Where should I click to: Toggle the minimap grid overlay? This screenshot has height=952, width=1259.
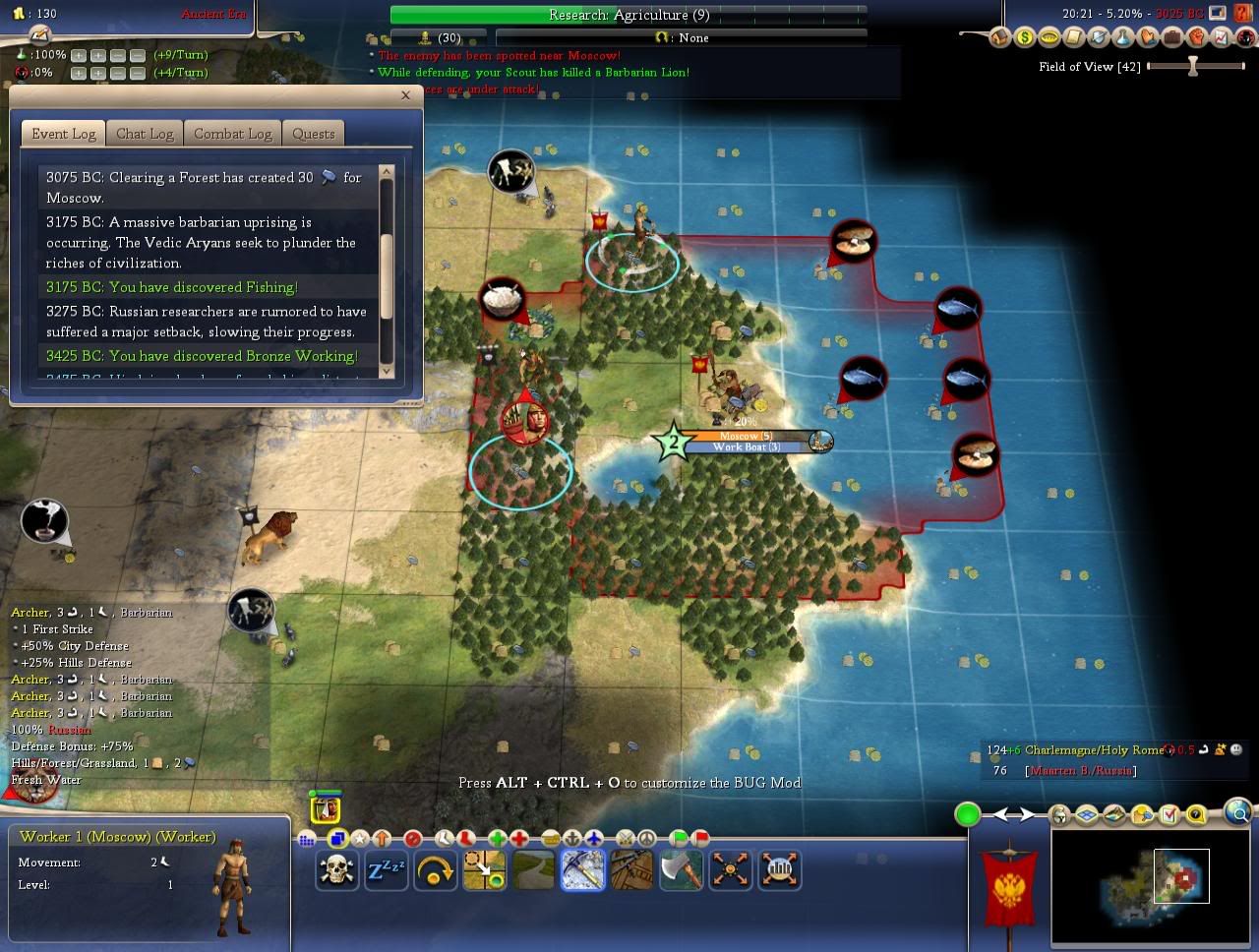(1086, 814)
